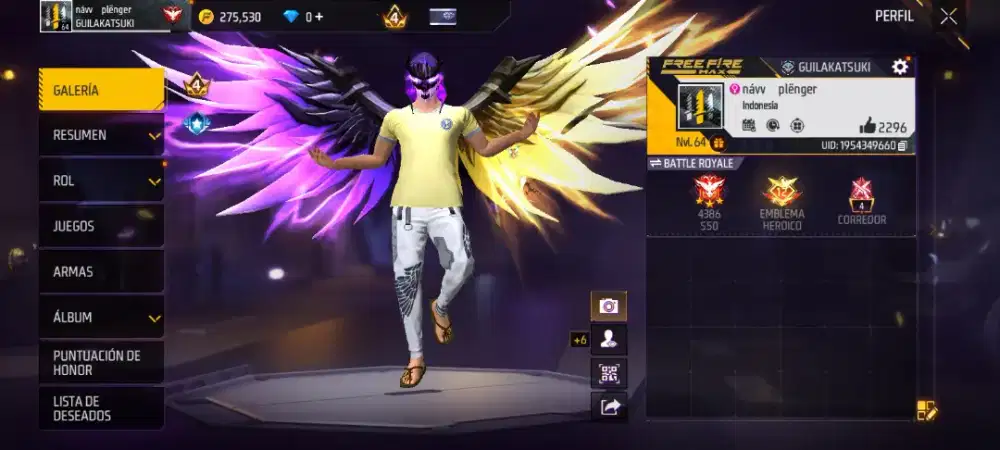This screenshot has width=1000, height=450.
Task: Open Lista de Deseados
Action: pyautogui.click(x=101, y=408)
